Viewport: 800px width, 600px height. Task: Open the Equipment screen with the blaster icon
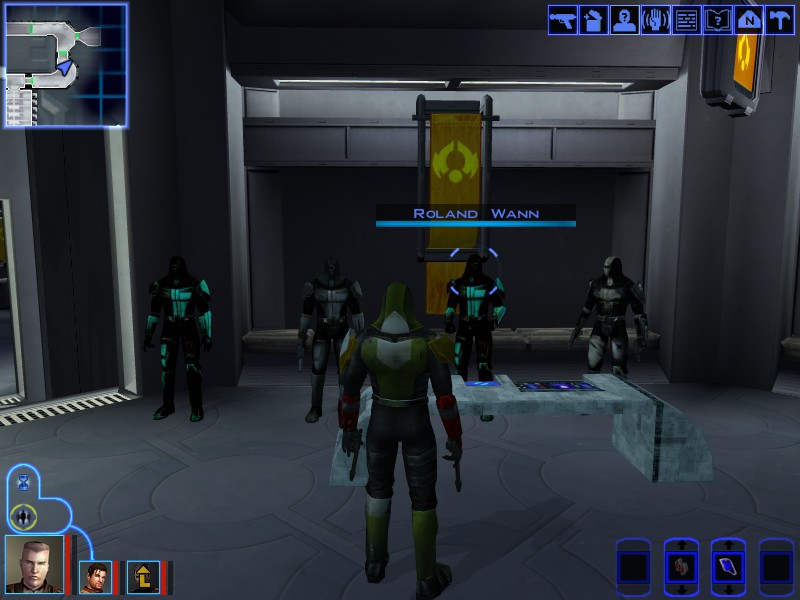[562, 20]
